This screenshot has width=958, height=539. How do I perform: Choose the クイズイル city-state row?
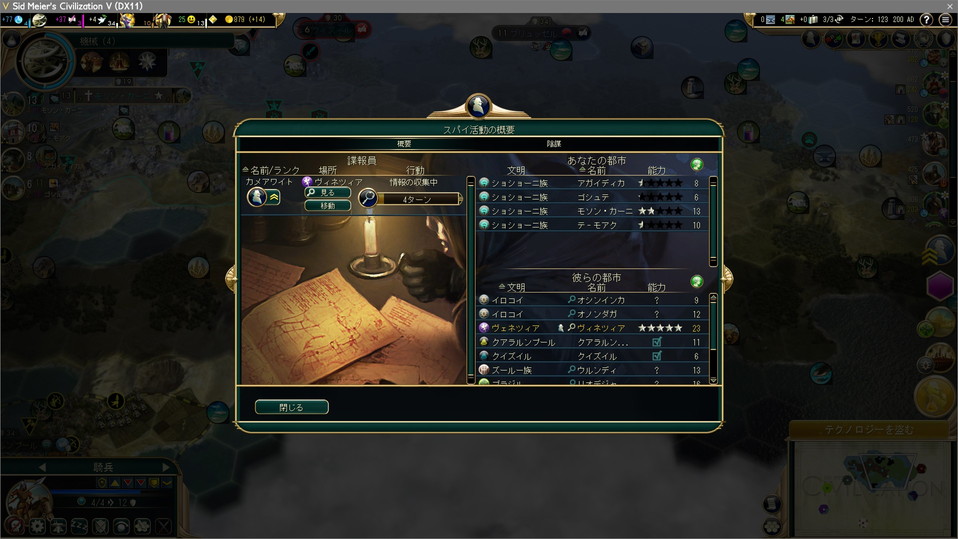pyautogui.click(x=595, y=356)
